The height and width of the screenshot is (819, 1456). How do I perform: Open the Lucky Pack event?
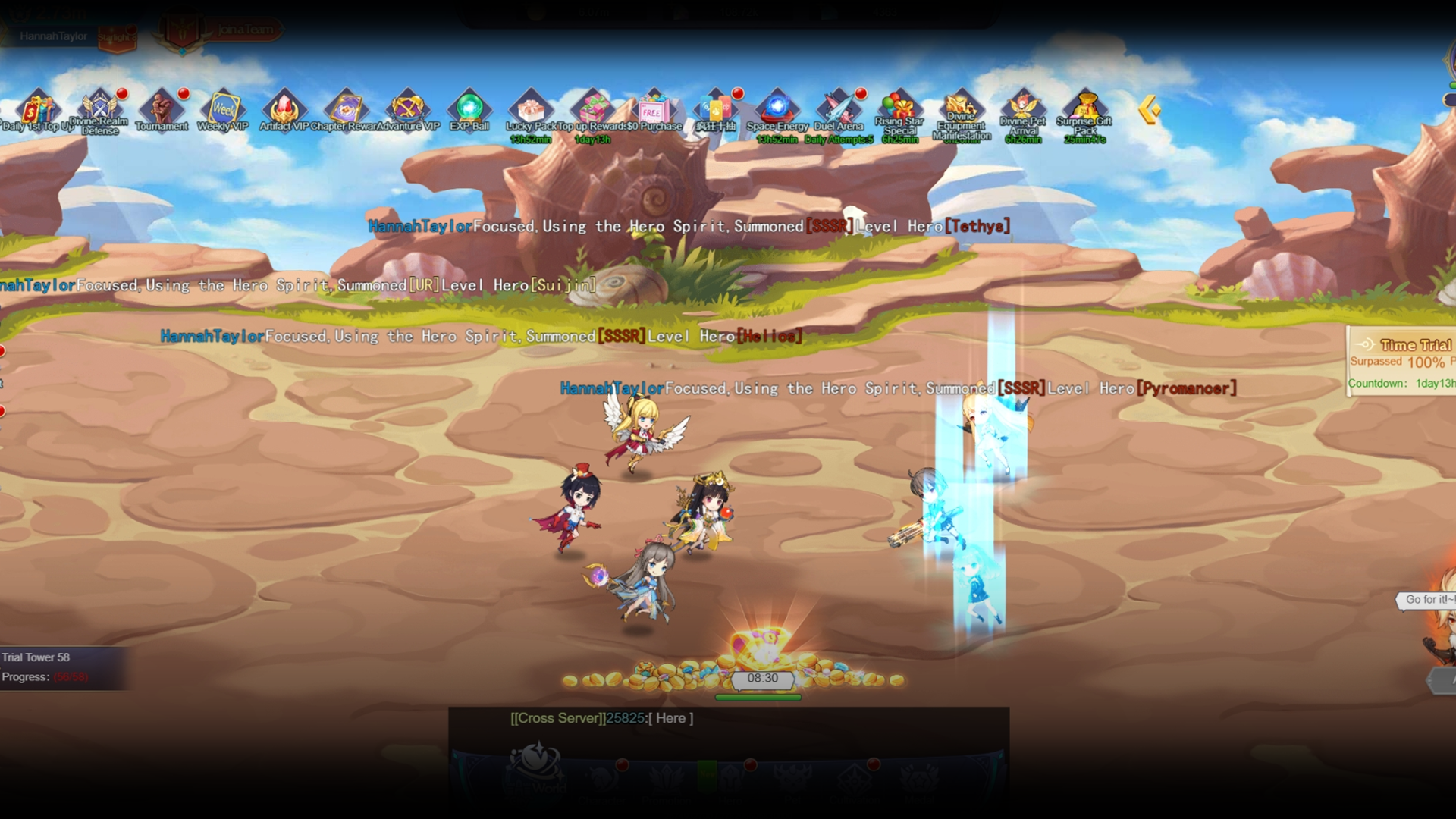click(x=529, y=110)
